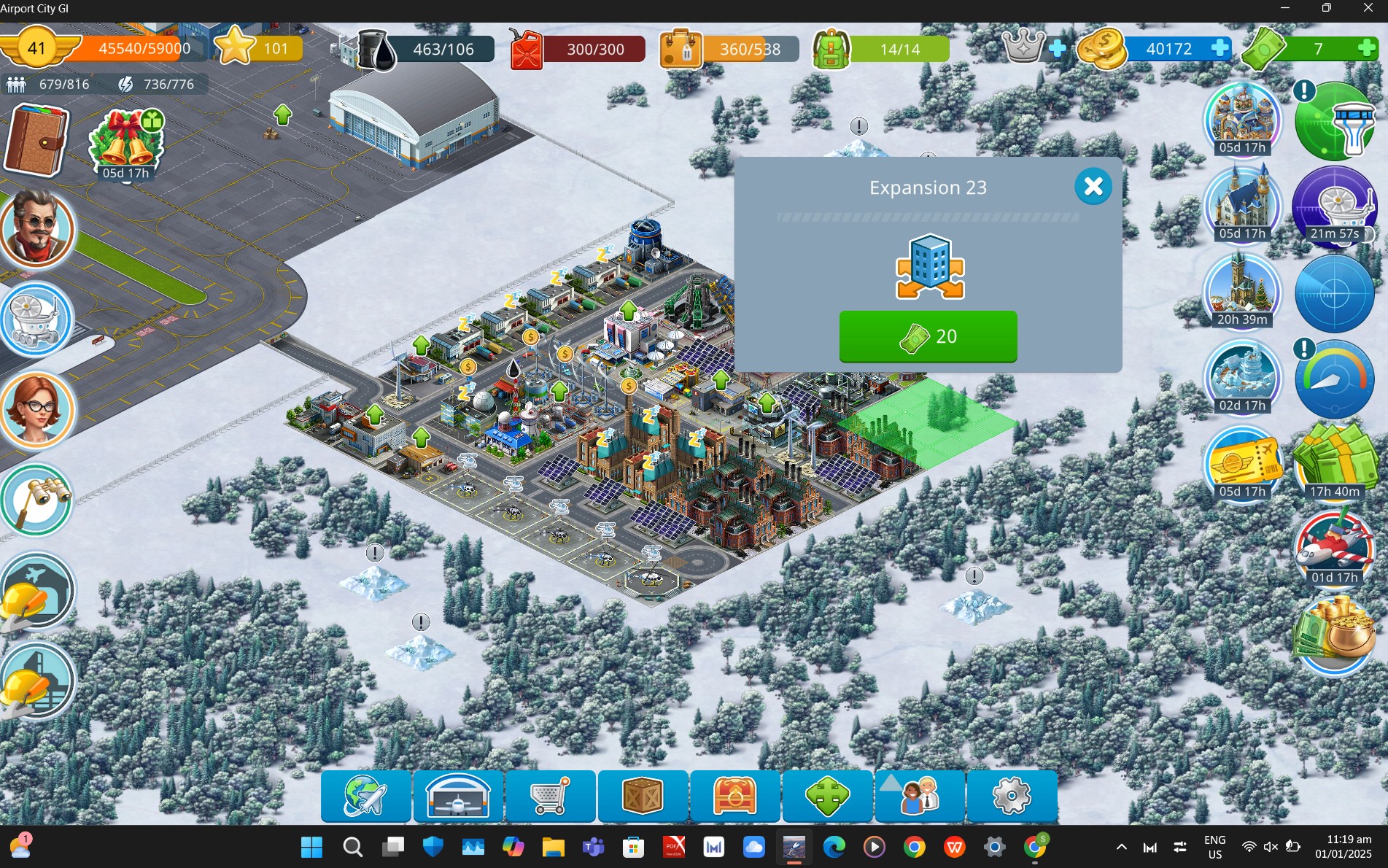1388x868 pixels.
Task: Add more coins with plus button
Action: 1219,49
